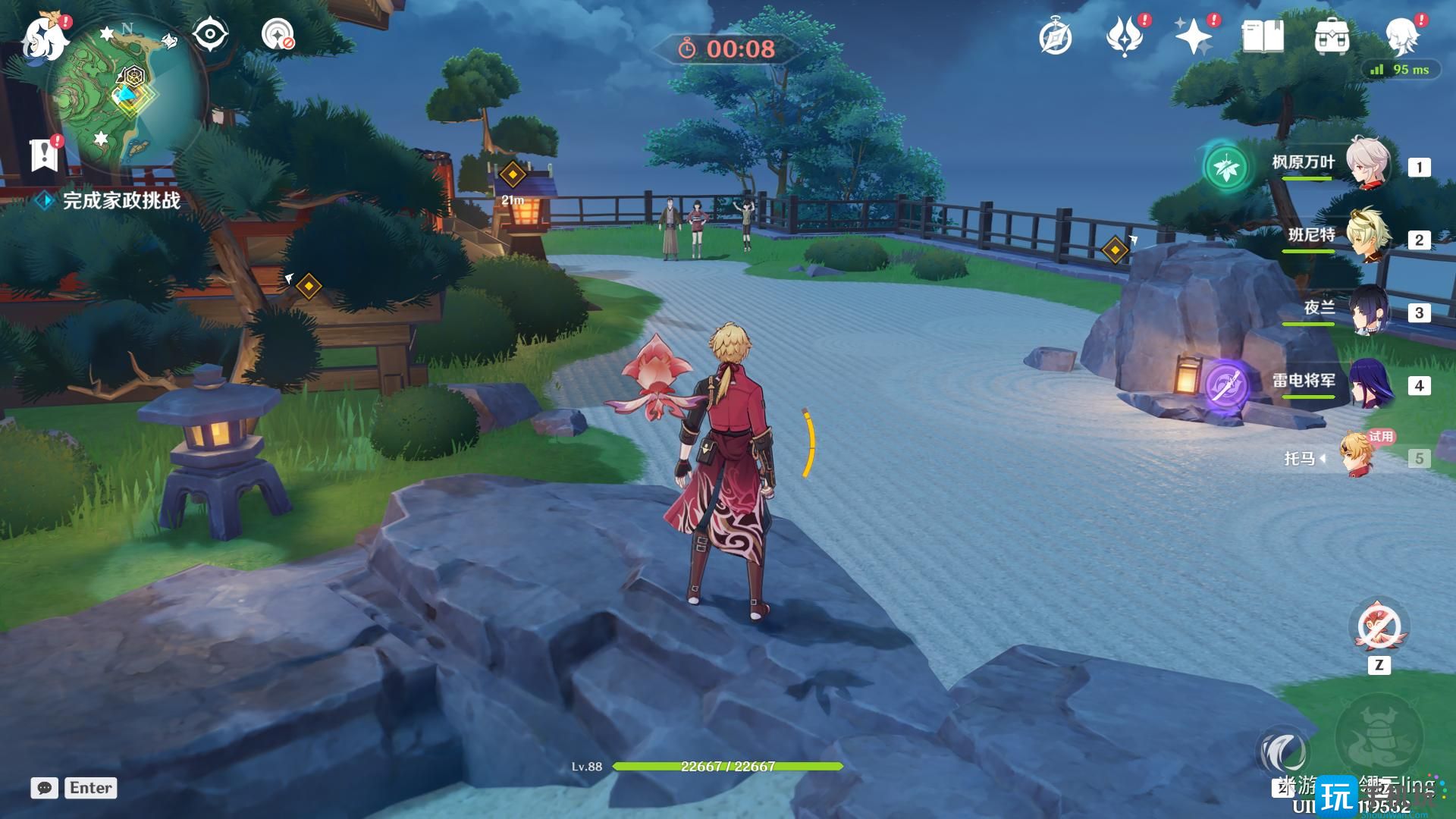Viewport: 1456px width, 819px height.
Task: Open the chat speech bubble
Action: [x=45, y=788]
